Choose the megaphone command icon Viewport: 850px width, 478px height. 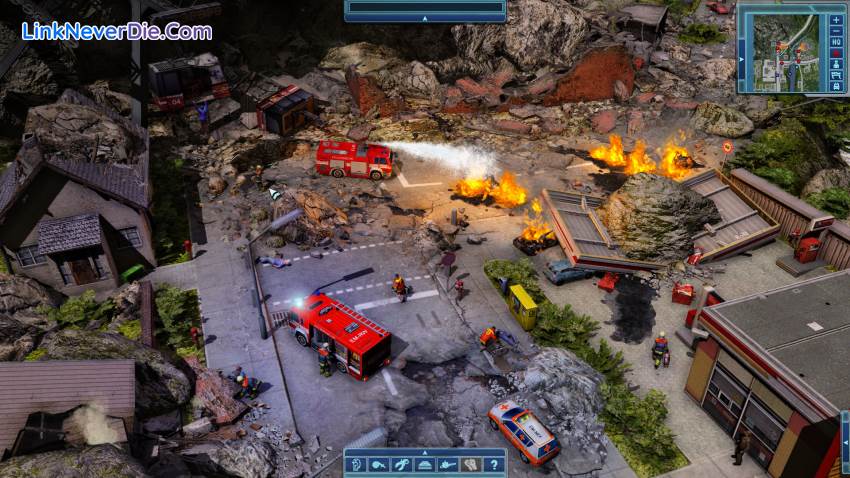pyautogui.click(x=379, y=465)
